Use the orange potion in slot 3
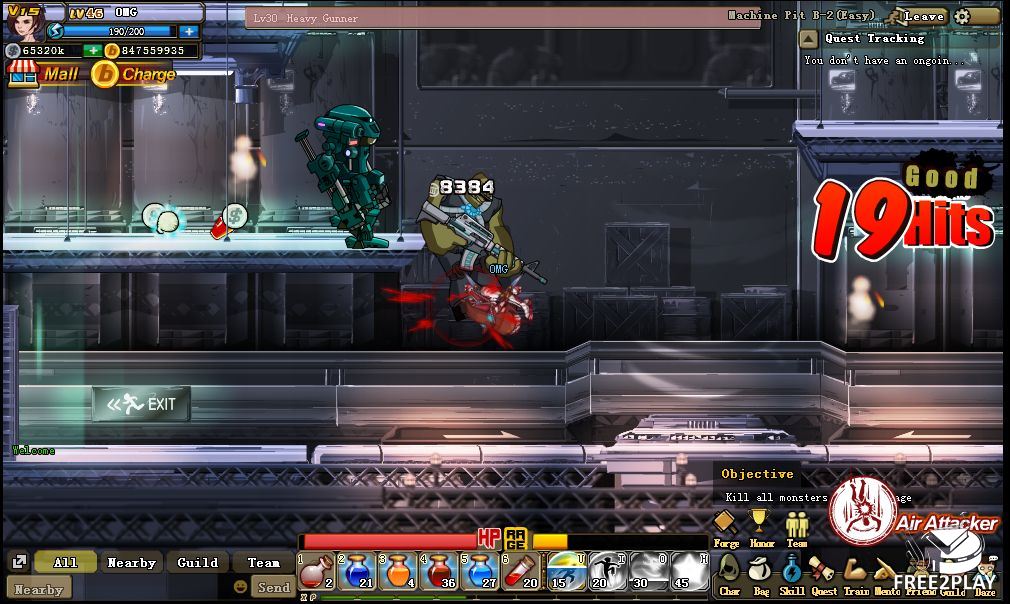 pos(397,572)
